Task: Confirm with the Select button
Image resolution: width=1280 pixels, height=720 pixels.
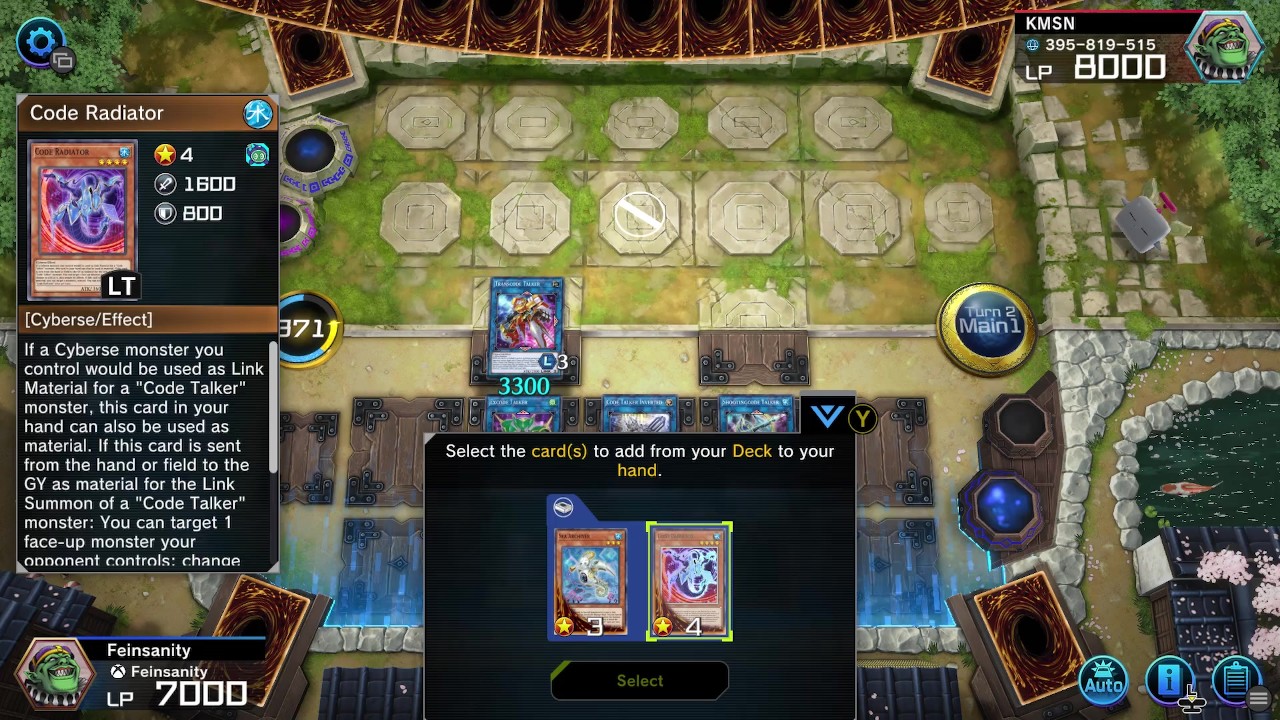Action: point(640,681)
